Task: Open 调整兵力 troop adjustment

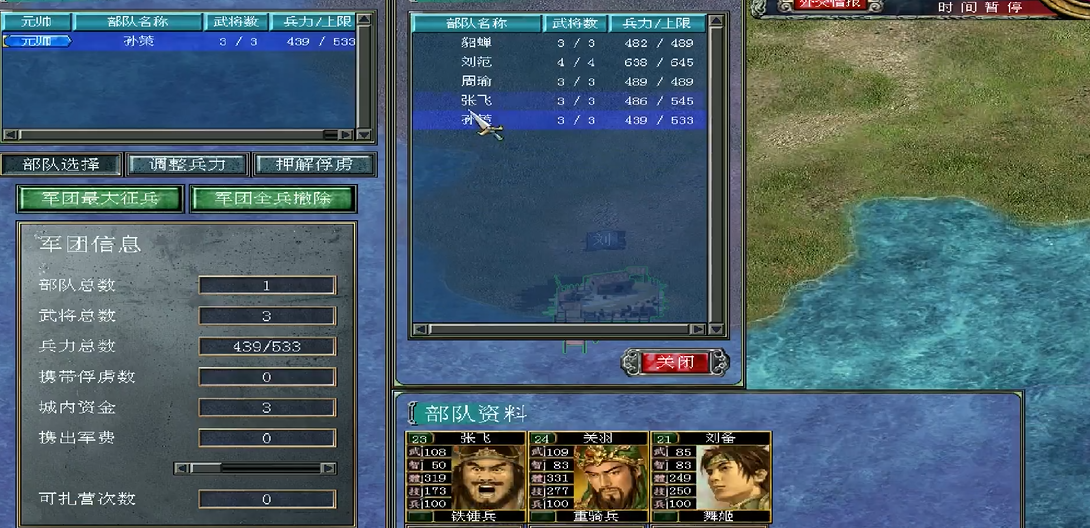Action: point(188,164)
